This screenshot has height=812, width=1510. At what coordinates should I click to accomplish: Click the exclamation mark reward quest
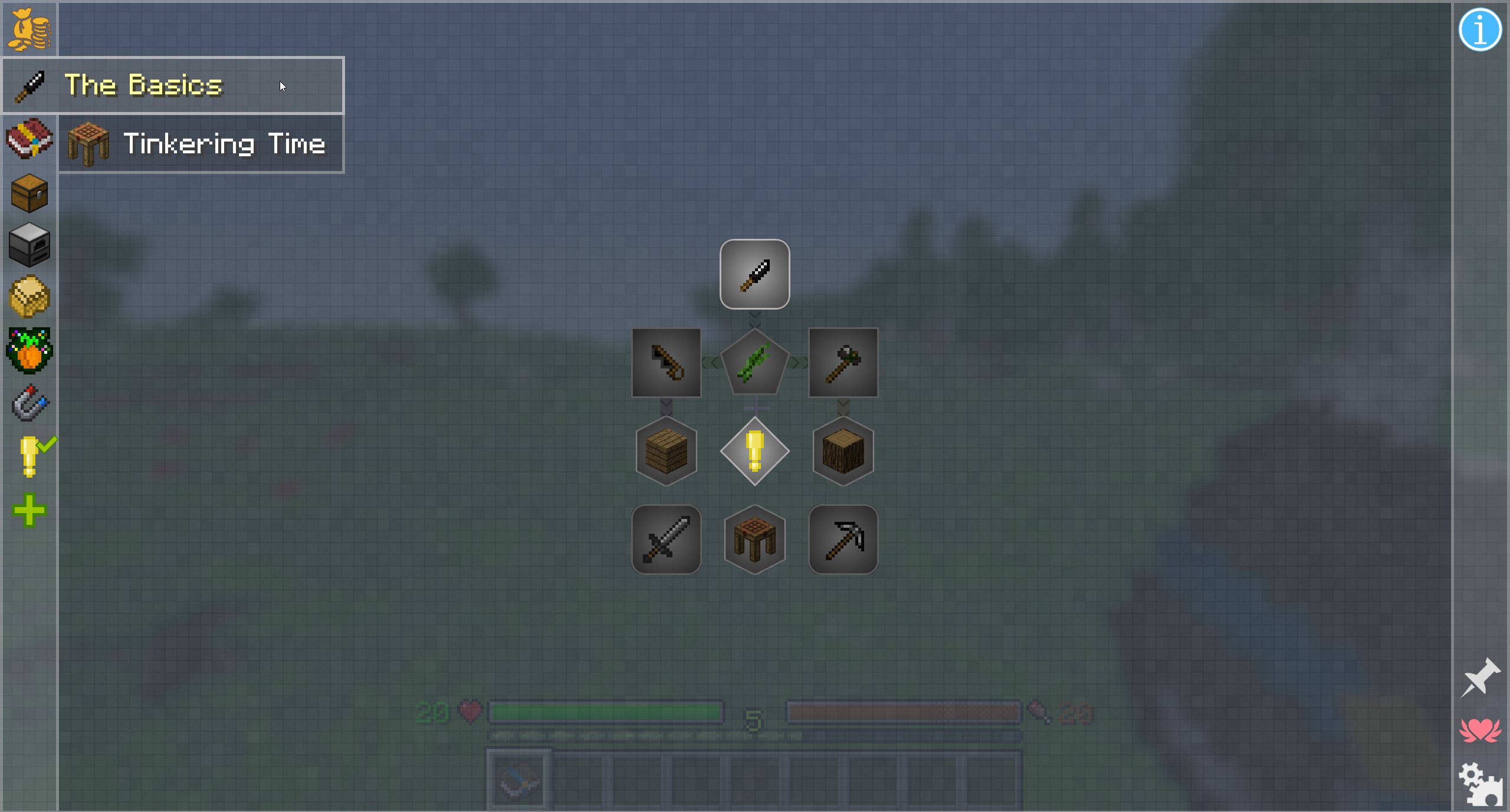tap(754, 451)
